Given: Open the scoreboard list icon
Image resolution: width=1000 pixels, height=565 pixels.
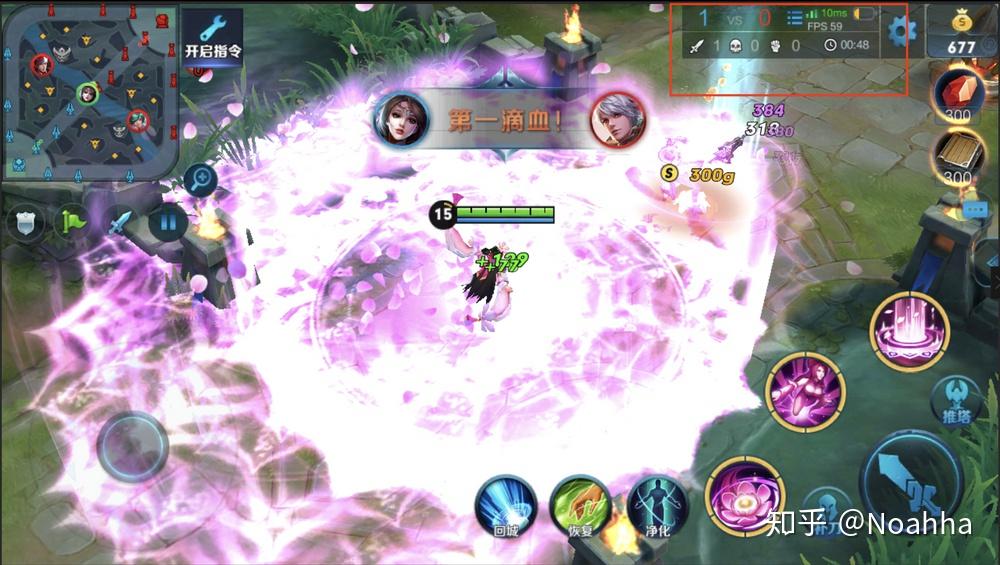Looking at the screenshot, I should pyautogui.click(x=795, y=17).
